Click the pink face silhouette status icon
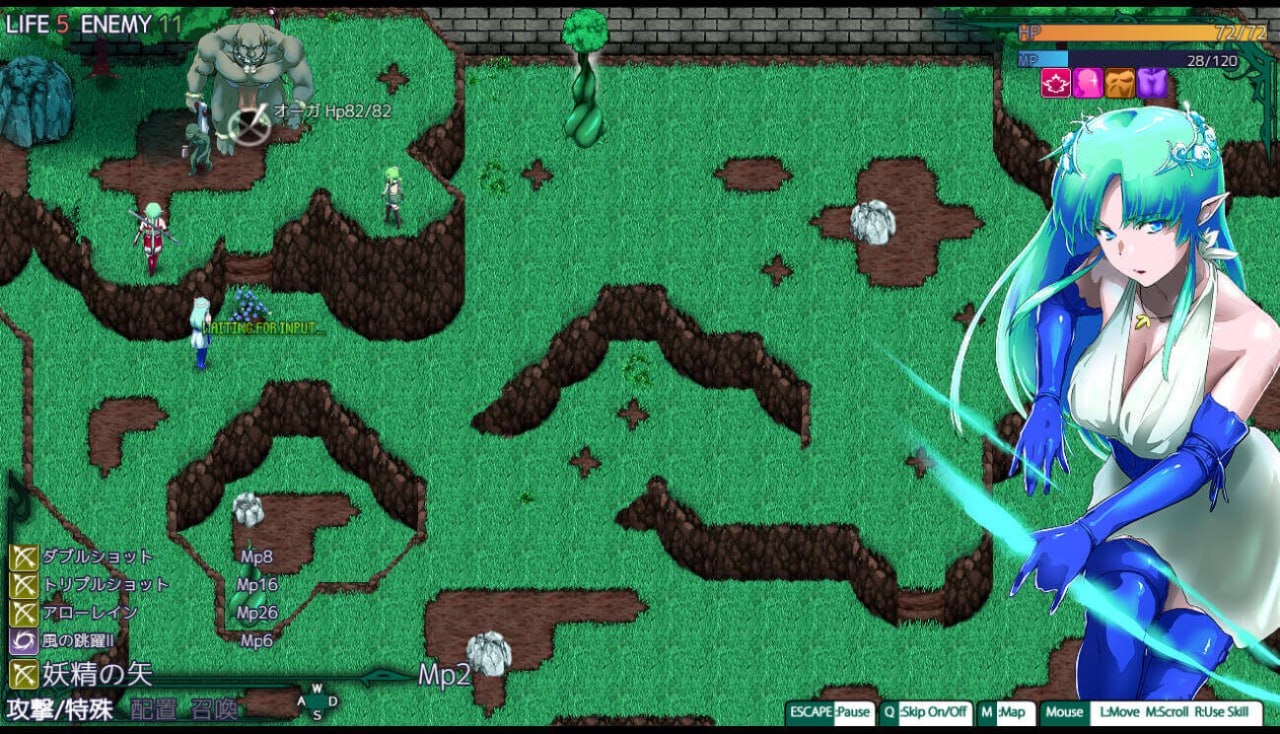 point(1088,83)
